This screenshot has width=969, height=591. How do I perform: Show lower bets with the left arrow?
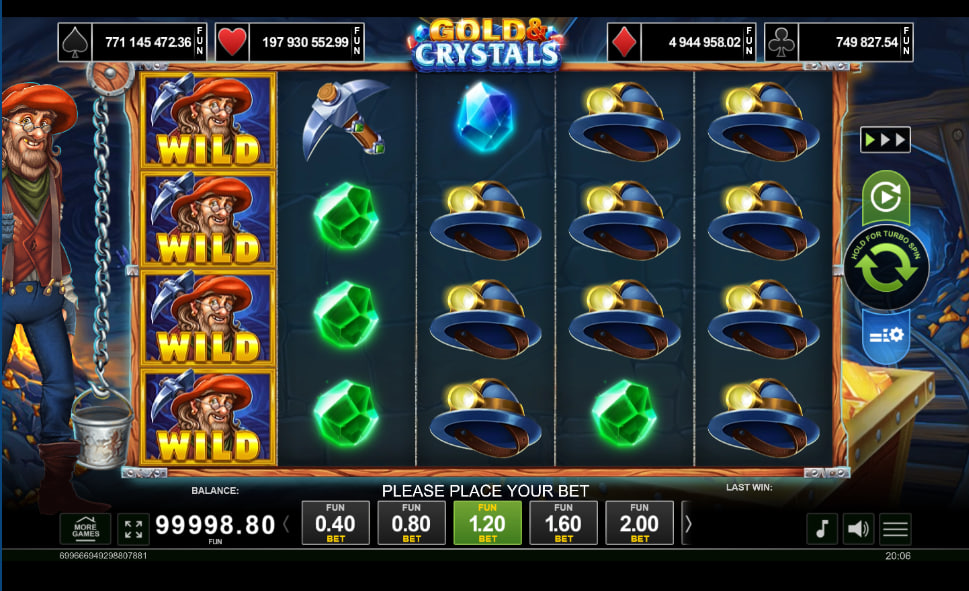tap(287, 523)
